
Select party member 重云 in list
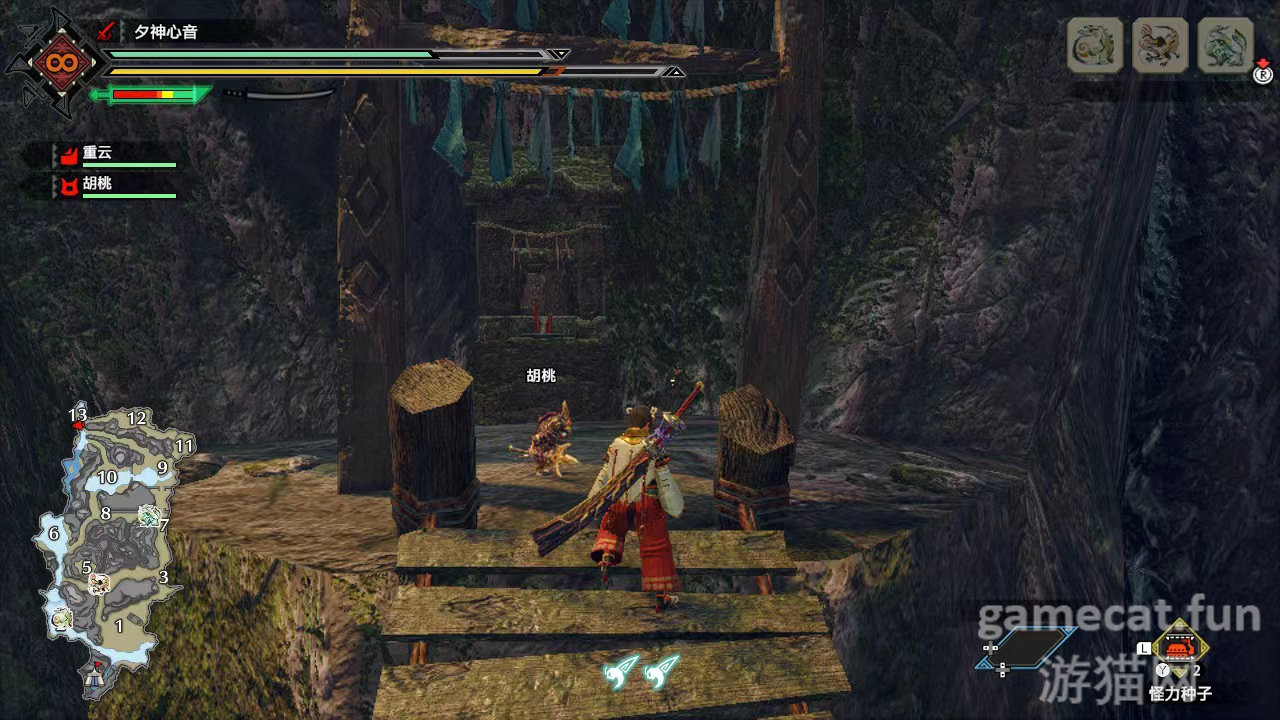(98, 154)
